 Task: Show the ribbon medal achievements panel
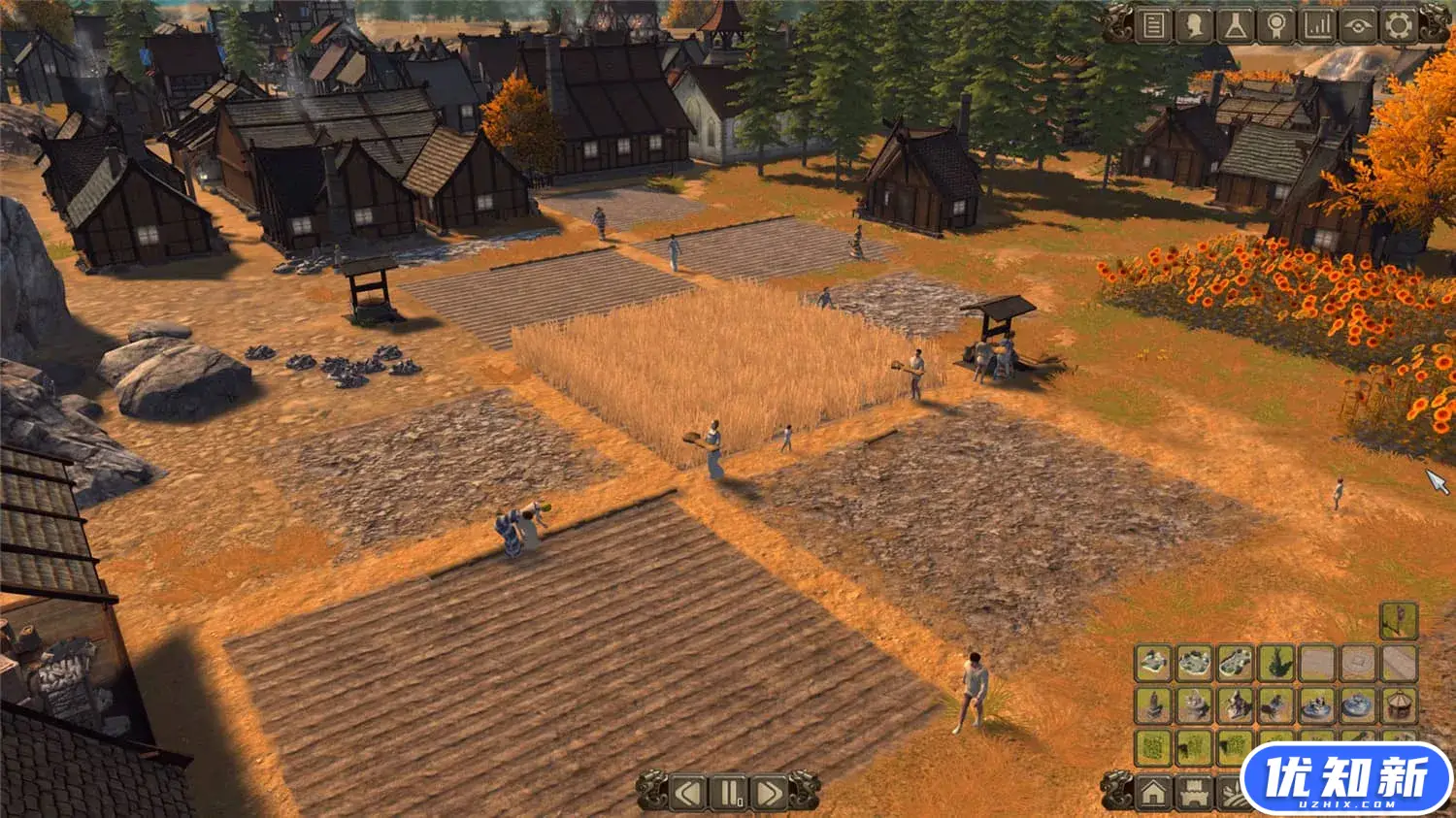[1275, 25]
